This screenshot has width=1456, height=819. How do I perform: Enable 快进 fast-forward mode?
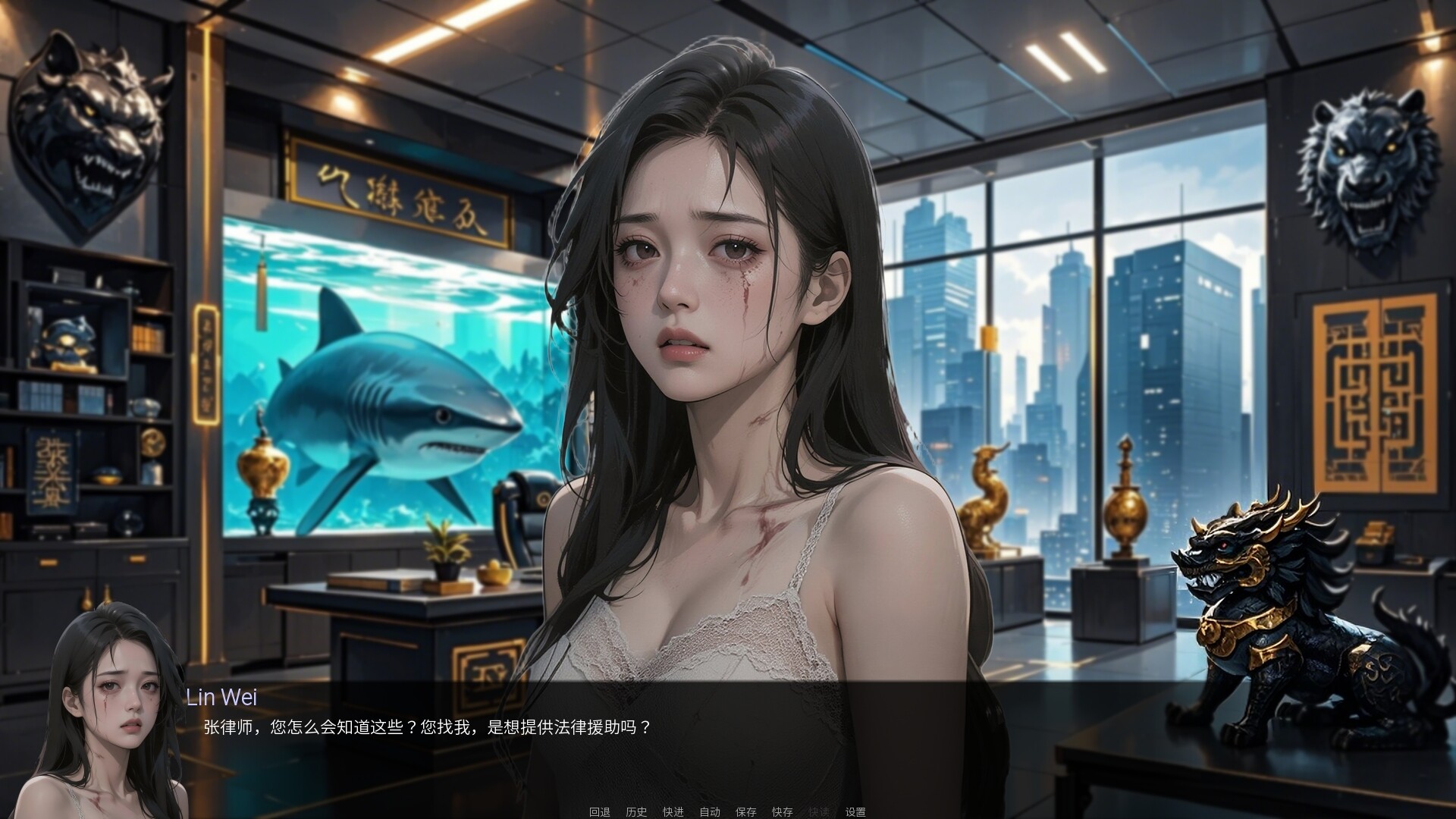(673, 811)
